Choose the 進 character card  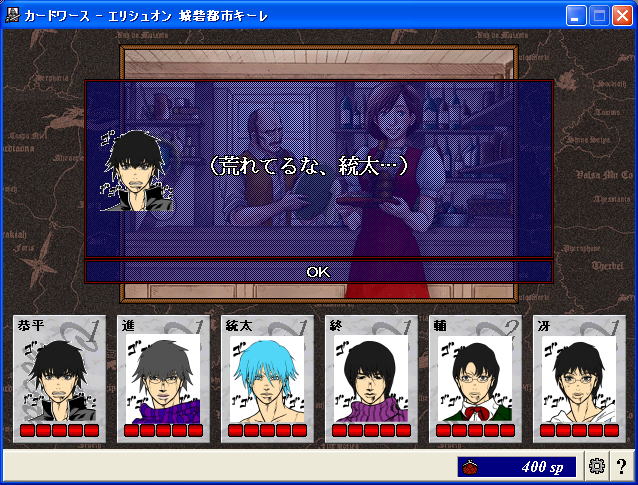coord(163,378)
